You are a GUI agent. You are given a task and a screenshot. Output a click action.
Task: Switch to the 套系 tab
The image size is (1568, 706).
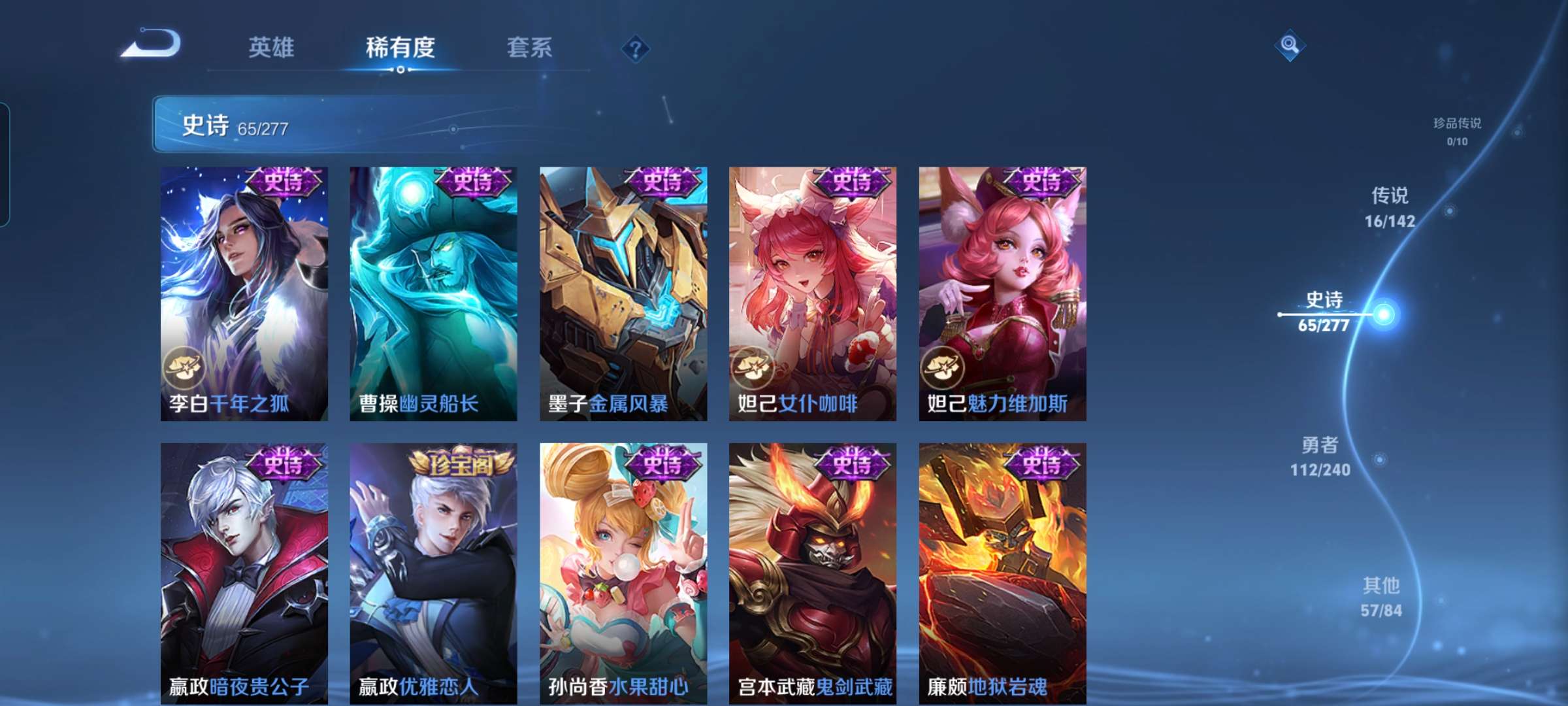[x=531, y=47]
